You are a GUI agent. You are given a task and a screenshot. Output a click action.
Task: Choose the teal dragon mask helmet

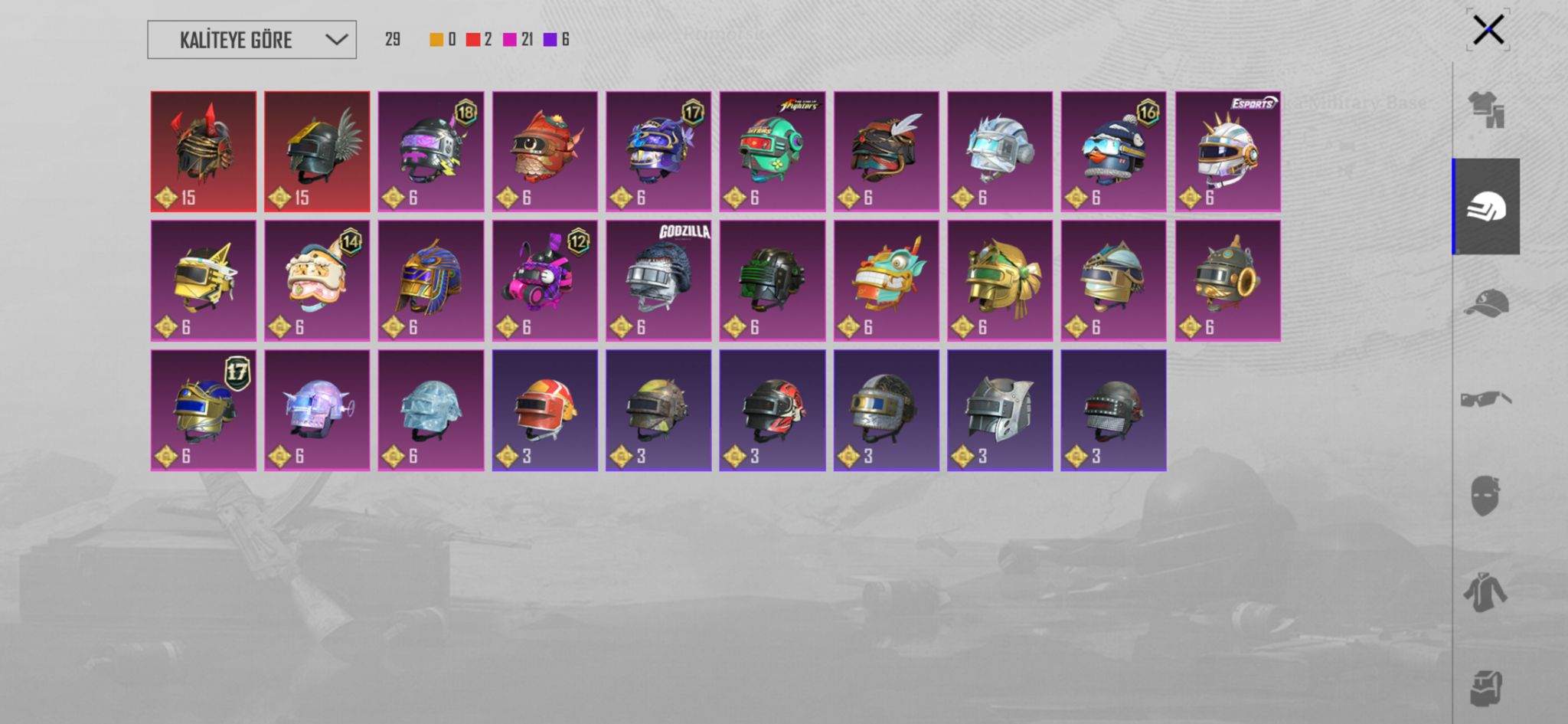pyautogui.click(x=886, y=280)
